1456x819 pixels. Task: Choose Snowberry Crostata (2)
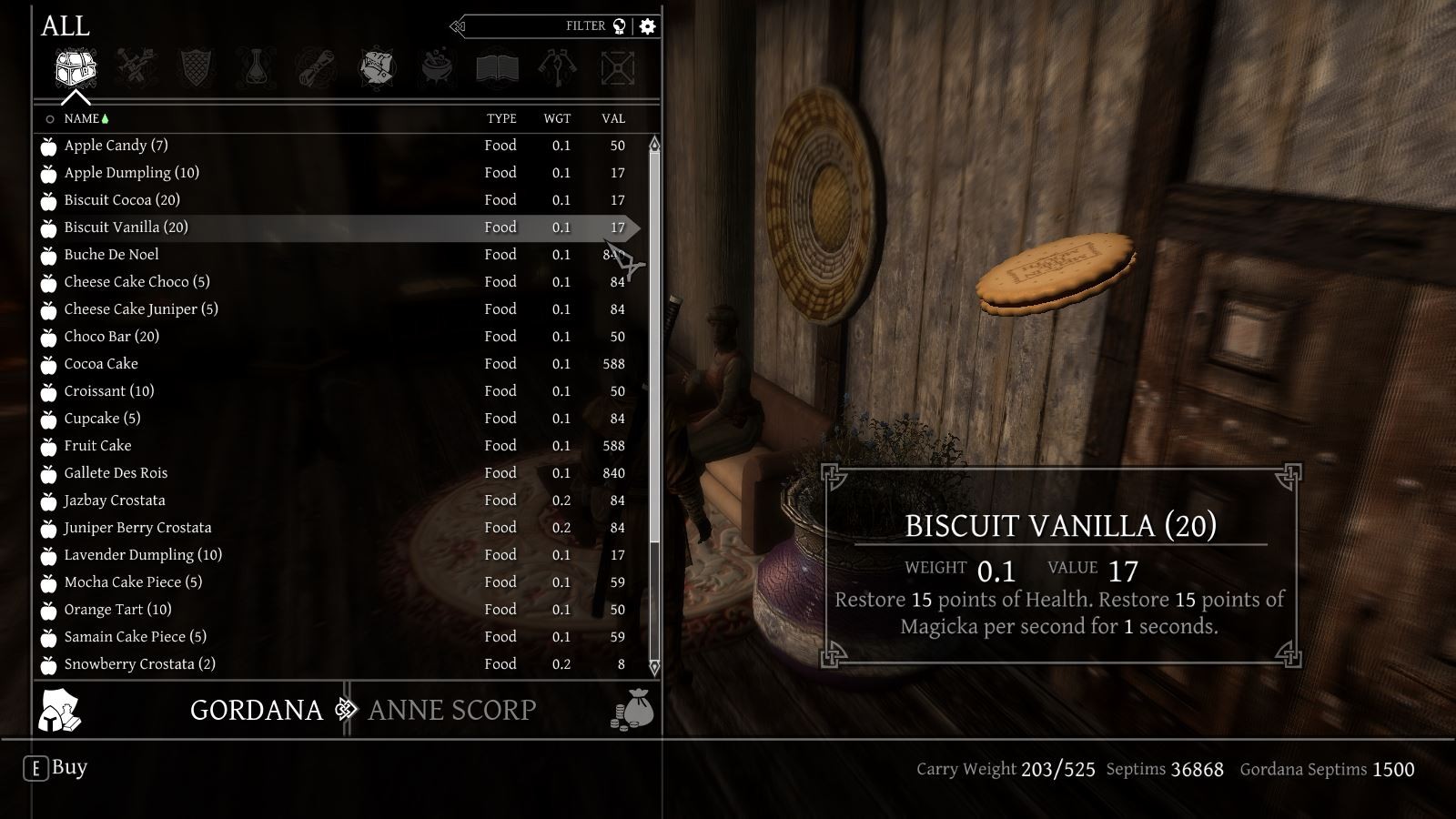tap(139, 664)
